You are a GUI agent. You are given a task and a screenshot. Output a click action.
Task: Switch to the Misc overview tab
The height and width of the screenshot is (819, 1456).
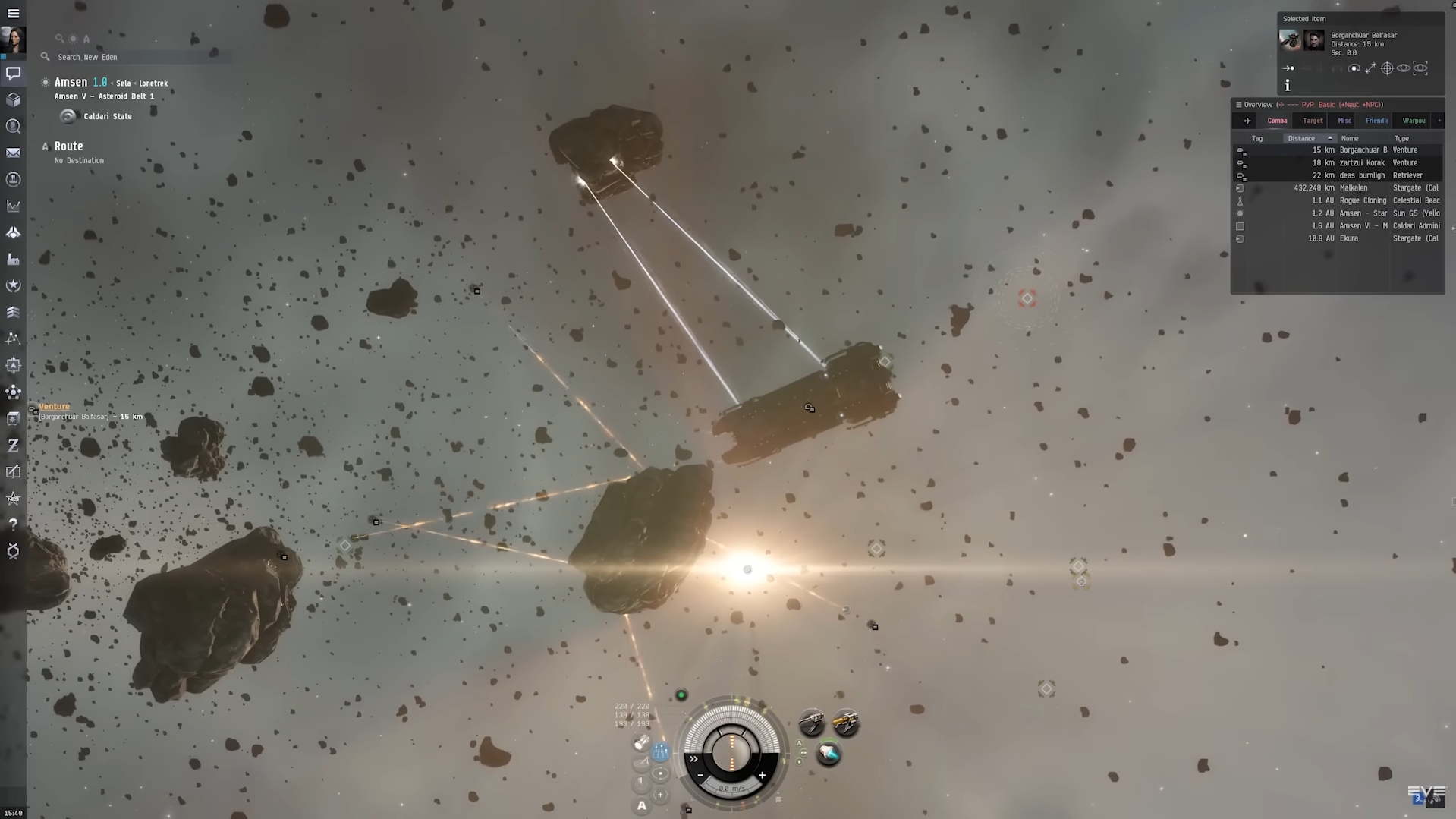pyautogui.click(x=1343, y=120)
